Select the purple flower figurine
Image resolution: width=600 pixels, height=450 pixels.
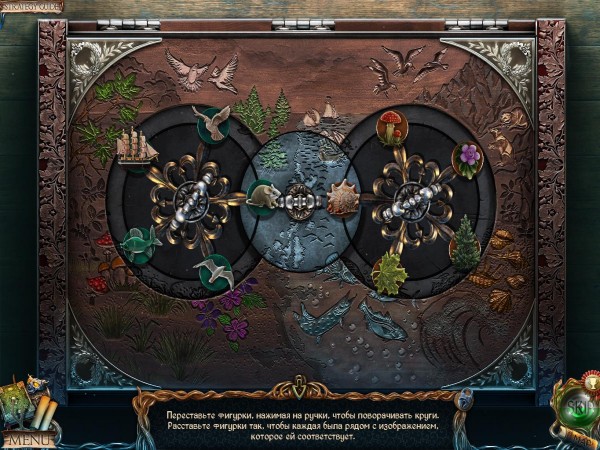467,157
